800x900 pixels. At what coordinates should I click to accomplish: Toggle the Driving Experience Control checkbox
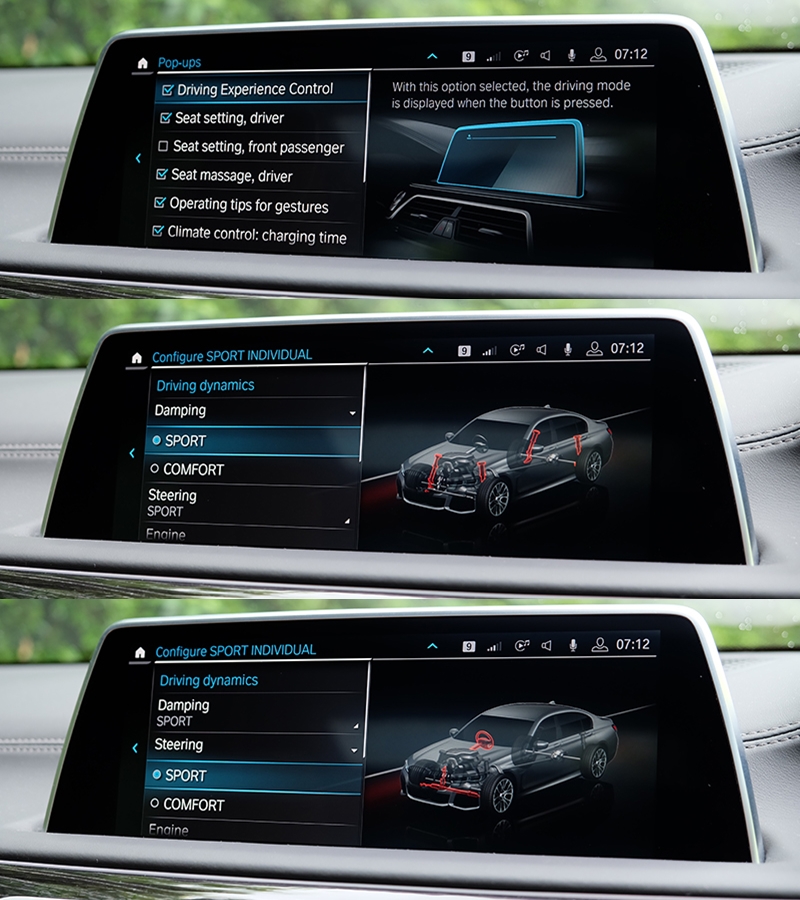point(167,90)
